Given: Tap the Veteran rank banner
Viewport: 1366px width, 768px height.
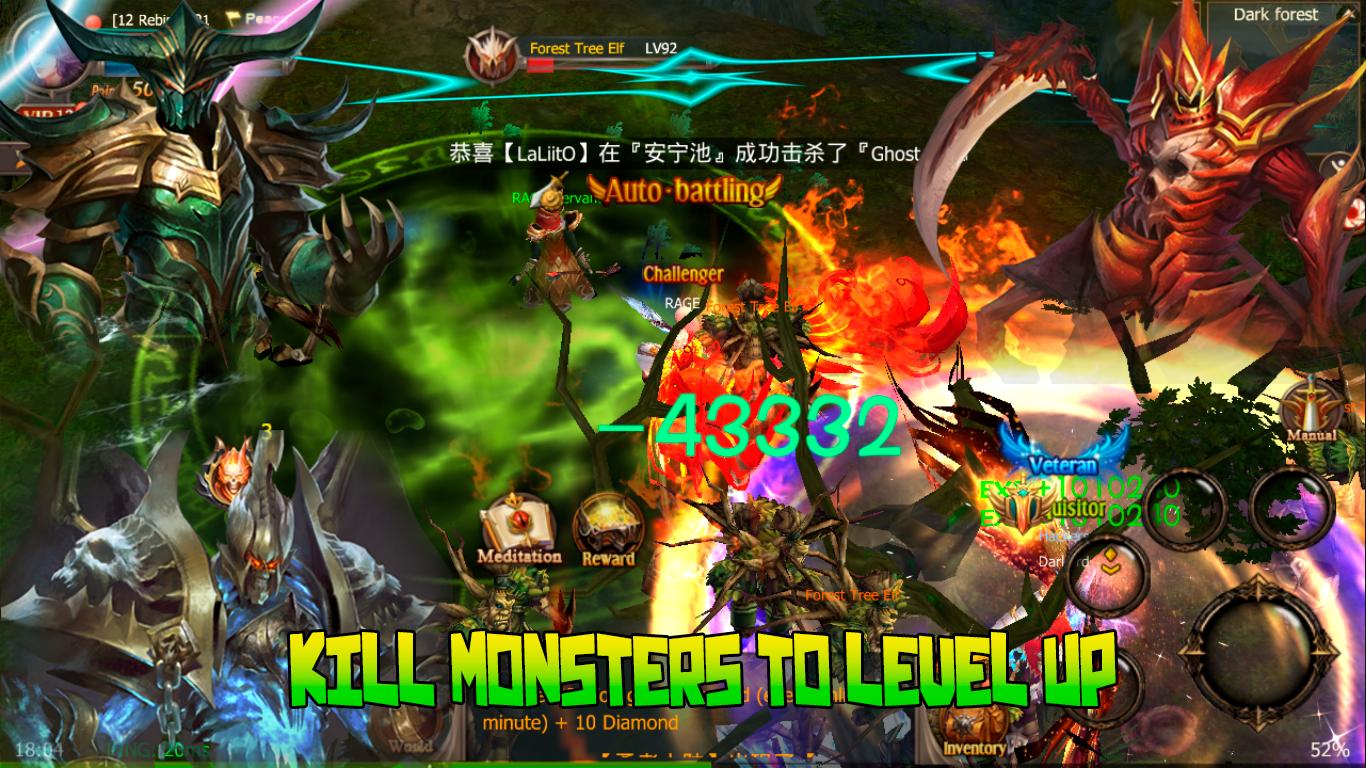Looking at the screenshot, I should (1065, 464).
